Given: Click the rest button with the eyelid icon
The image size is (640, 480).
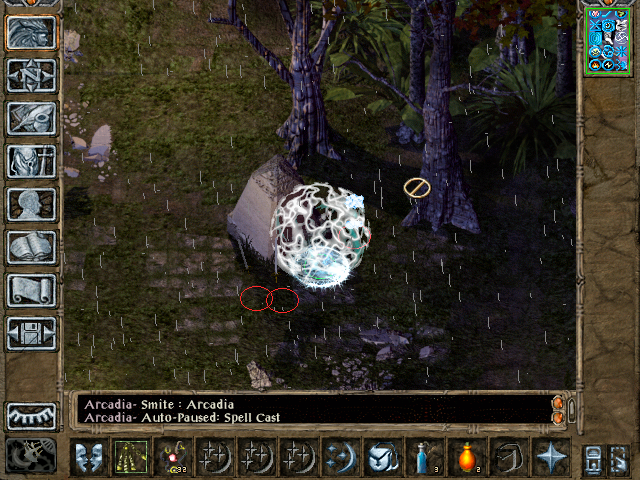Looking at the screenshot, I should [x=31, y=416].
